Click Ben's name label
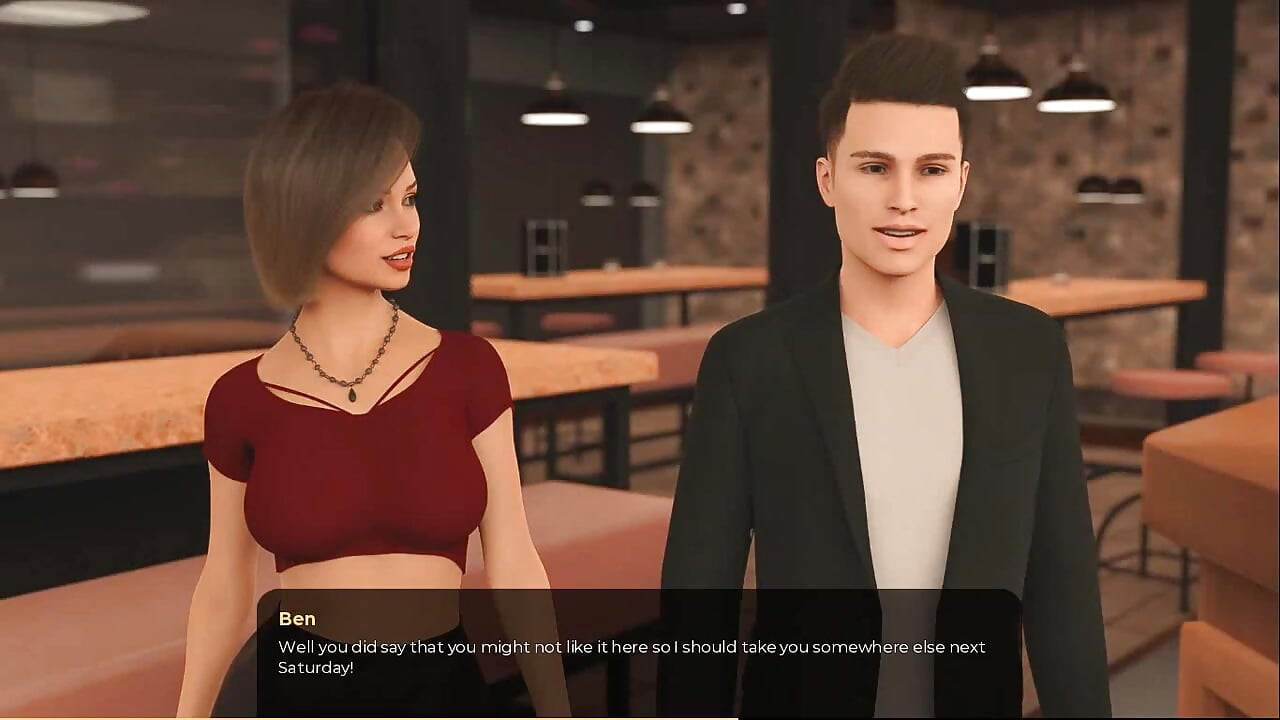The image size is (1280, 720). coord(297,619)
